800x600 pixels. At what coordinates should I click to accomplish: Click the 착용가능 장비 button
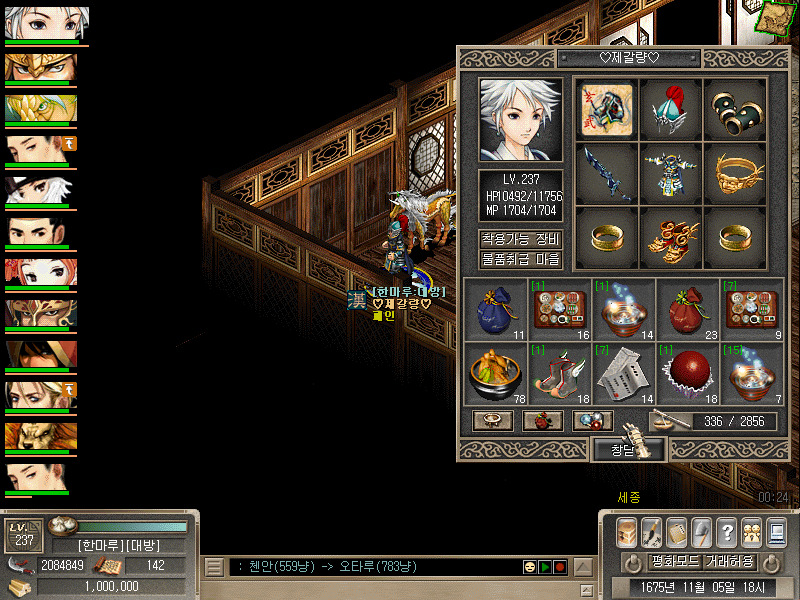pos(520,240)
